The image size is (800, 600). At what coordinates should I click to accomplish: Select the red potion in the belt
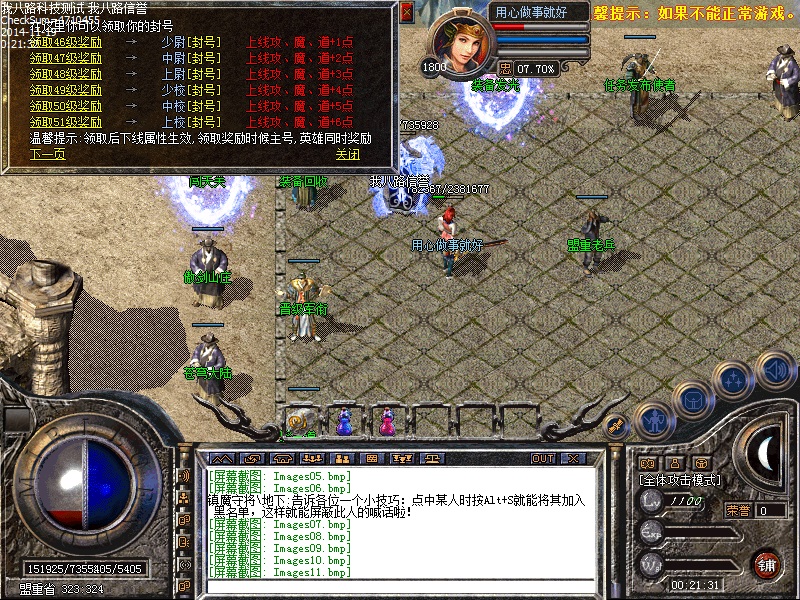387,422
